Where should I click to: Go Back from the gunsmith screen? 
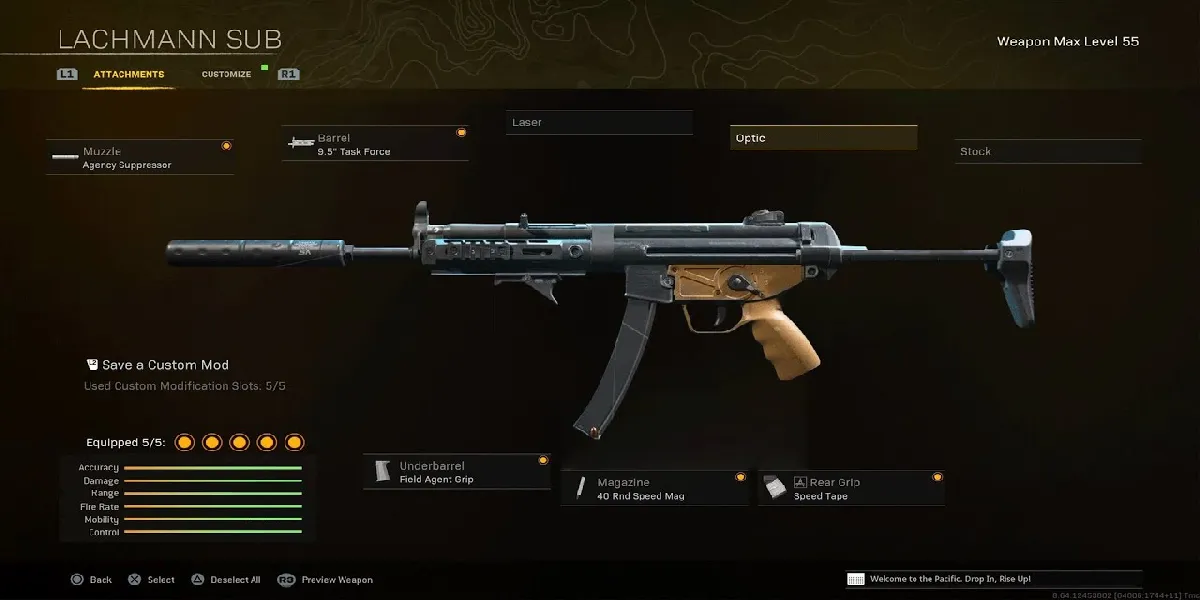(x=91, y=580)
